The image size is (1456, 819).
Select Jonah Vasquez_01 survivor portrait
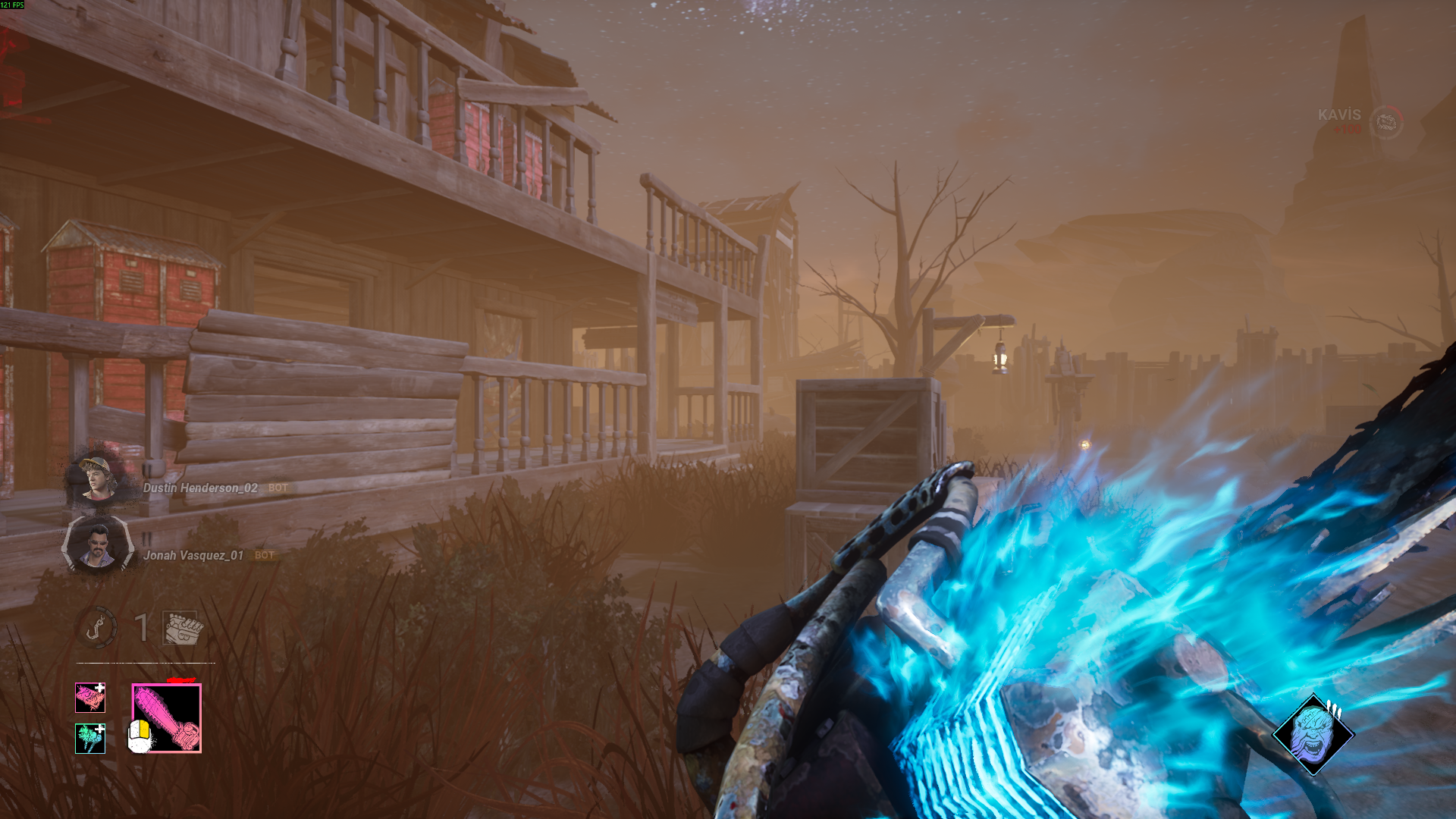point(97,545)
